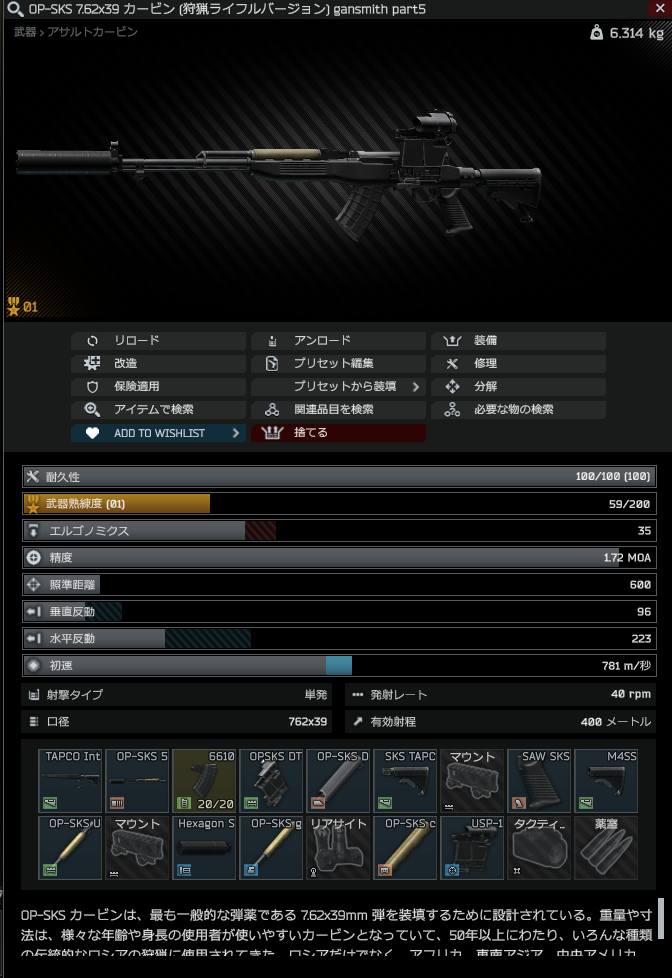
Task: Open 関連品目を検索 linked items search
Action: coord(338,410)
